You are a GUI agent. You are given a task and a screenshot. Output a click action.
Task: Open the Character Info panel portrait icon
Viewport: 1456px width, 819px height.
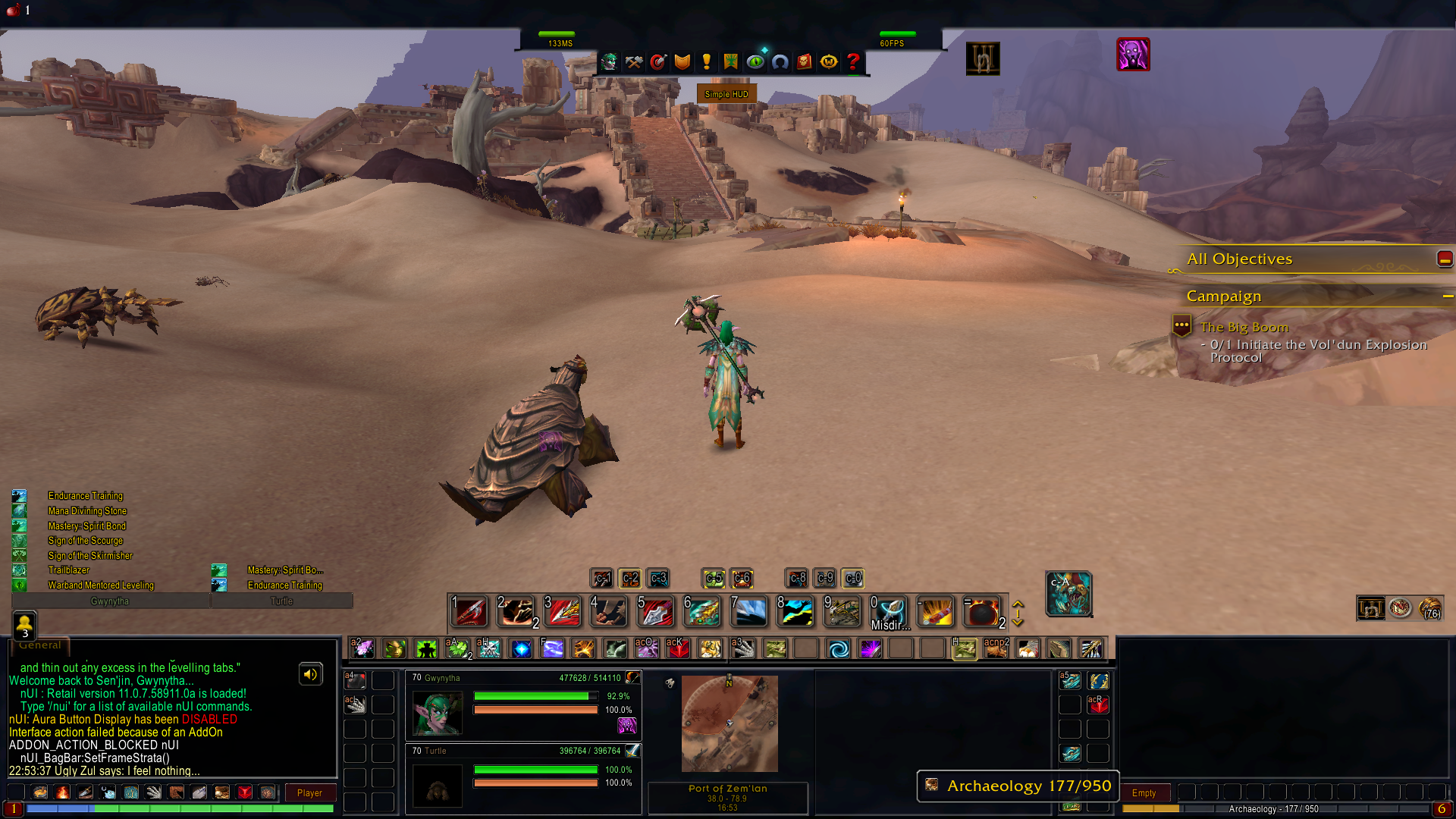click(608, 62)
